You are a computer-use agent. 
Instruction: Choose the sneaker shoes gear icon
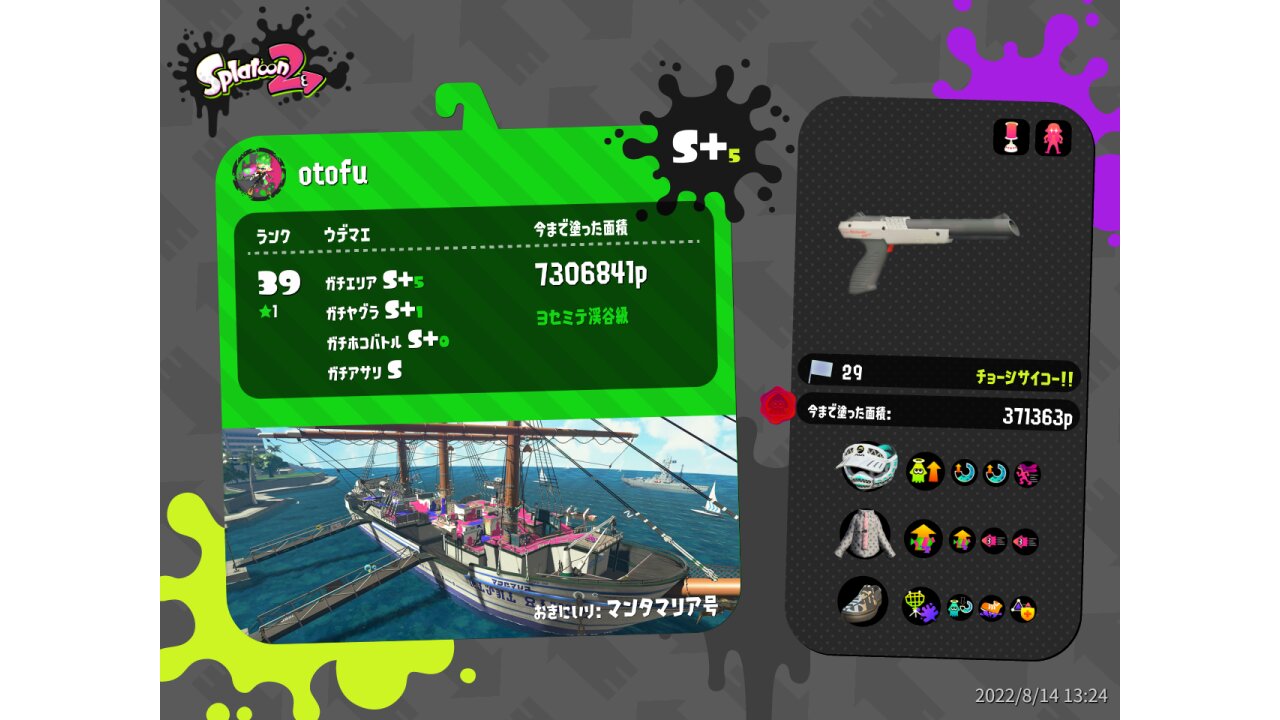[x=862, y=601]
